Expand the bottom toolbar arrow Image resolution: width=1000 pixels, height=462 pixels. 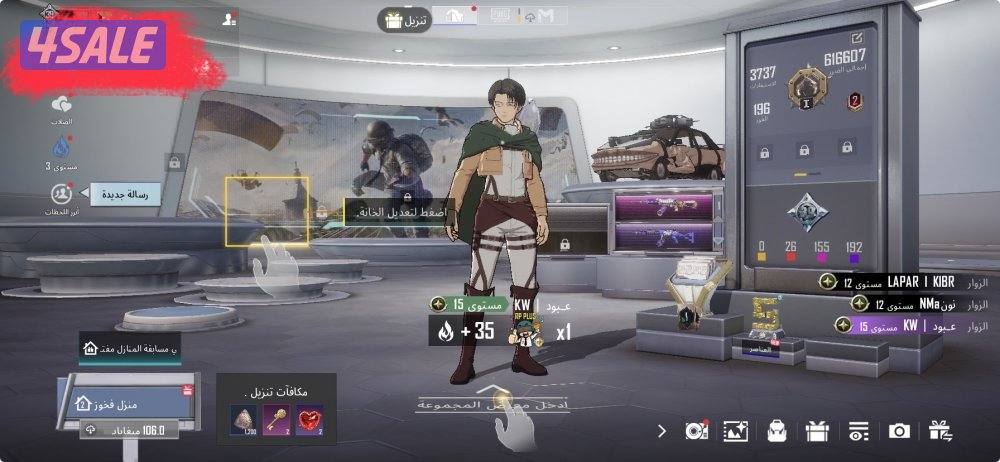pos(661,431)
